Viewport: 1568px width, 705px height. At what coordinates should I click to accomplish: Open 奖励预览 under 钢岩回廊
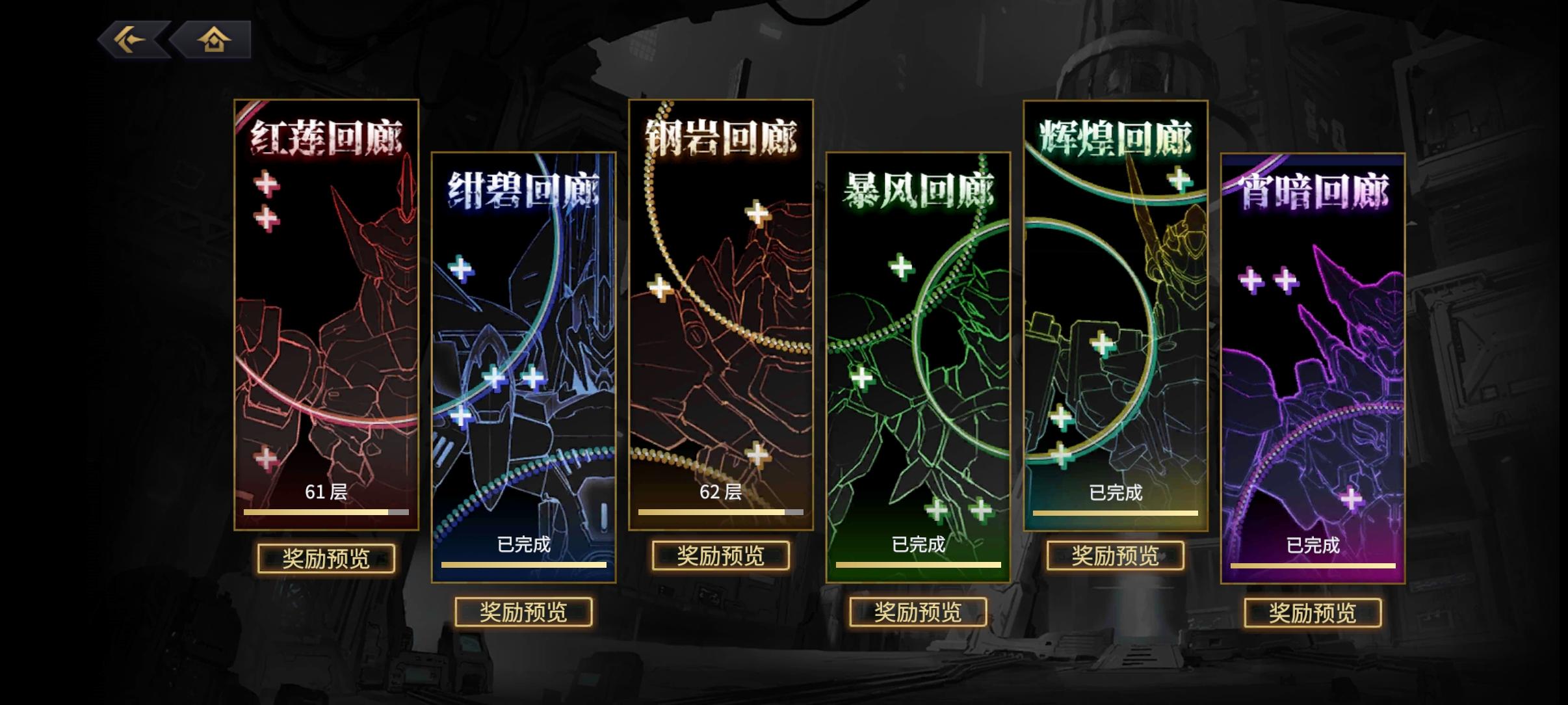coord(720,557)
